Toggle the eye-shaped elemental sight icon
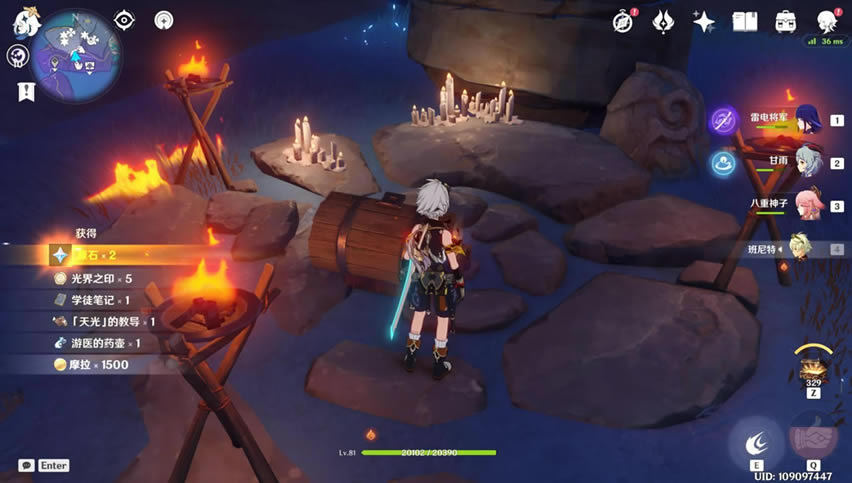852x483 pixels. pyautogui.click(x=124, y=20)
